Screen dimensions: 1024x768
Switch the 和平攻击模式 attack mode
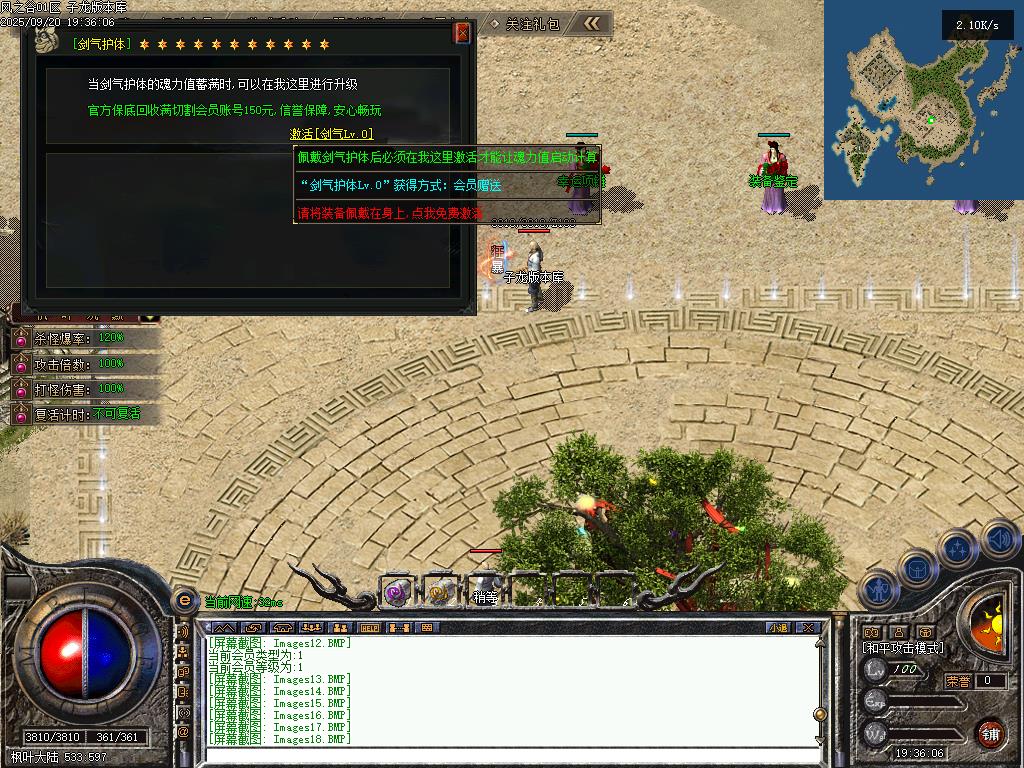[902, 647]
